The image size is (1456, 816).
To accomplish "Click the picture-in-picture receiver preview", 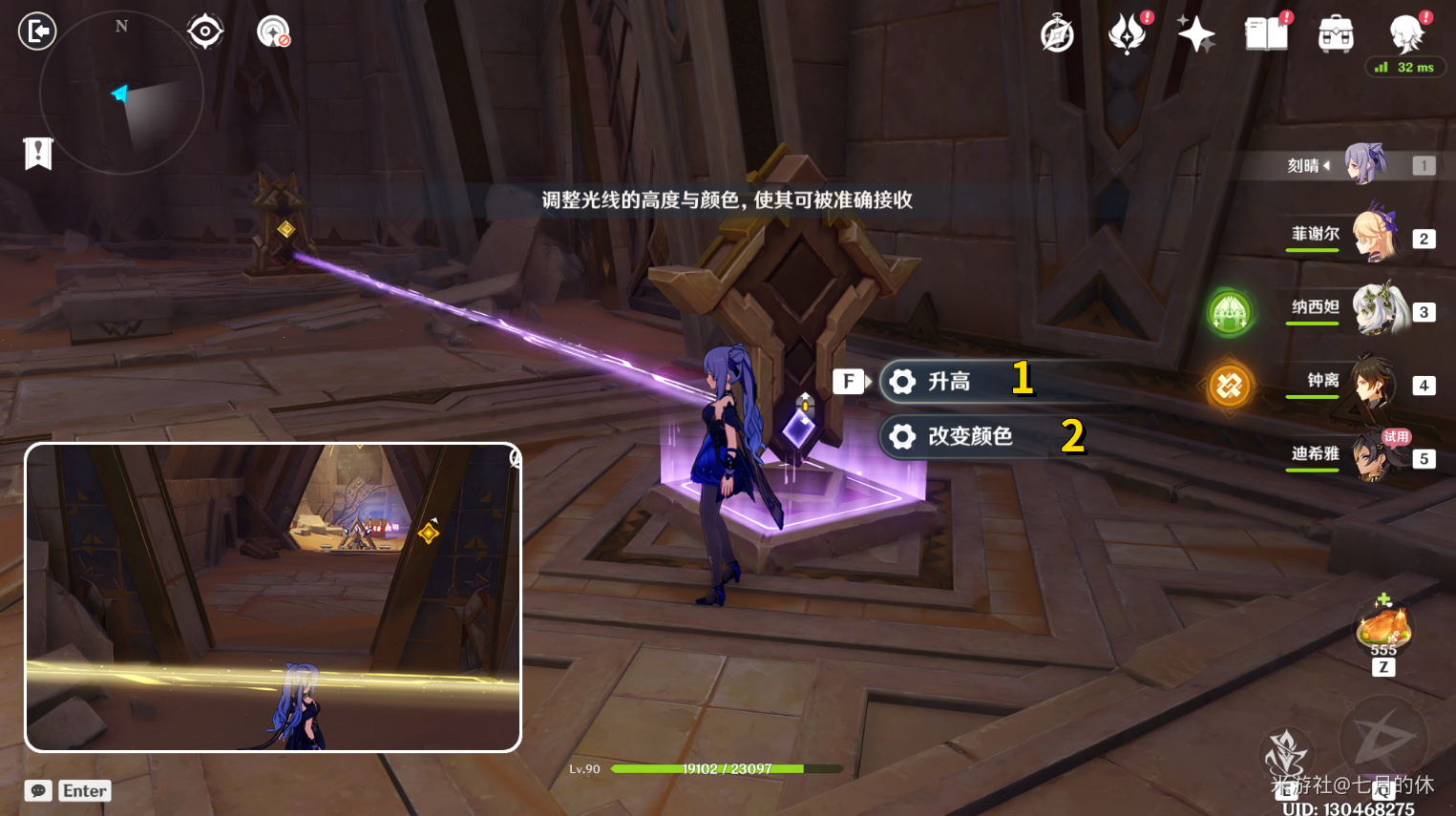I will point(273,596).
